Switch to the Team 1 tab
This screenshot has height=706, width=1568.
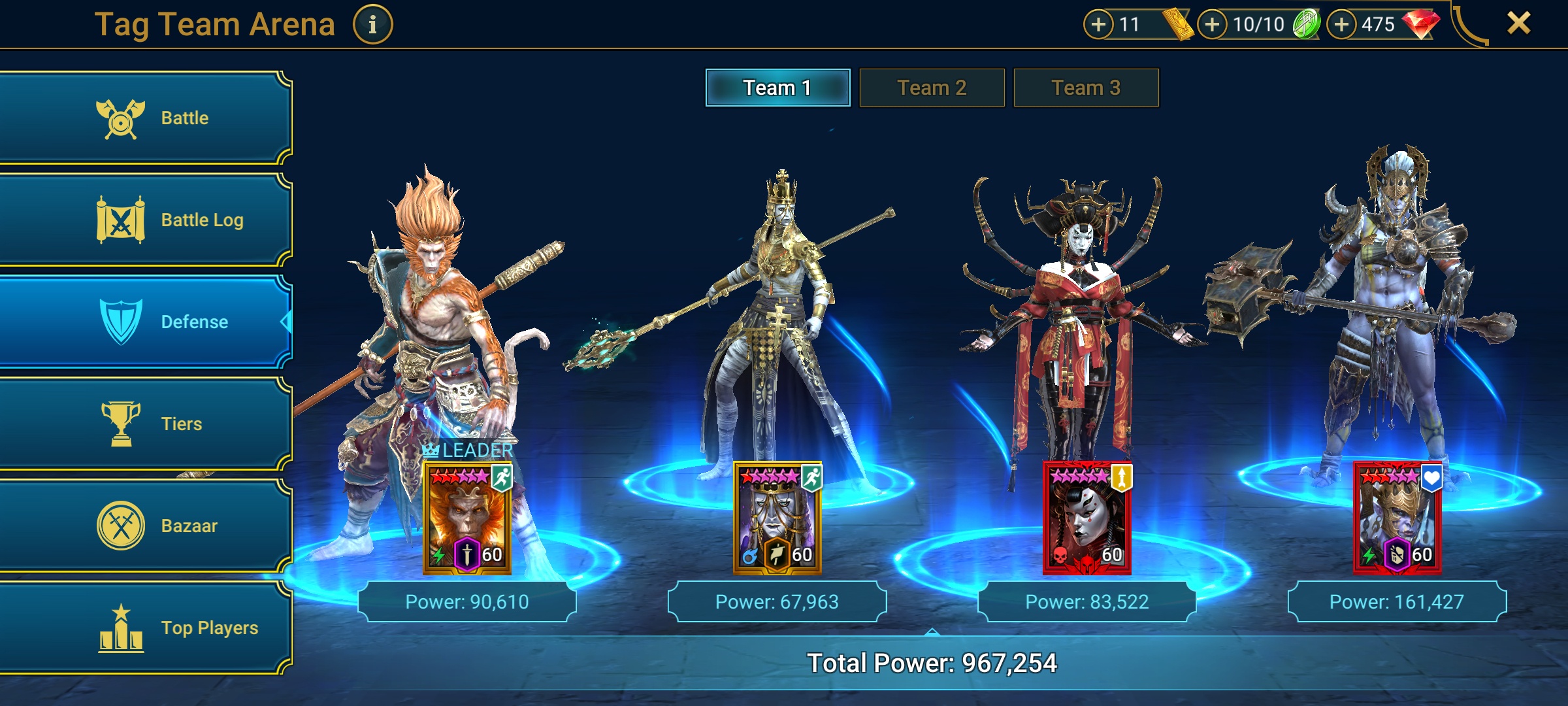tap(777, 88)
